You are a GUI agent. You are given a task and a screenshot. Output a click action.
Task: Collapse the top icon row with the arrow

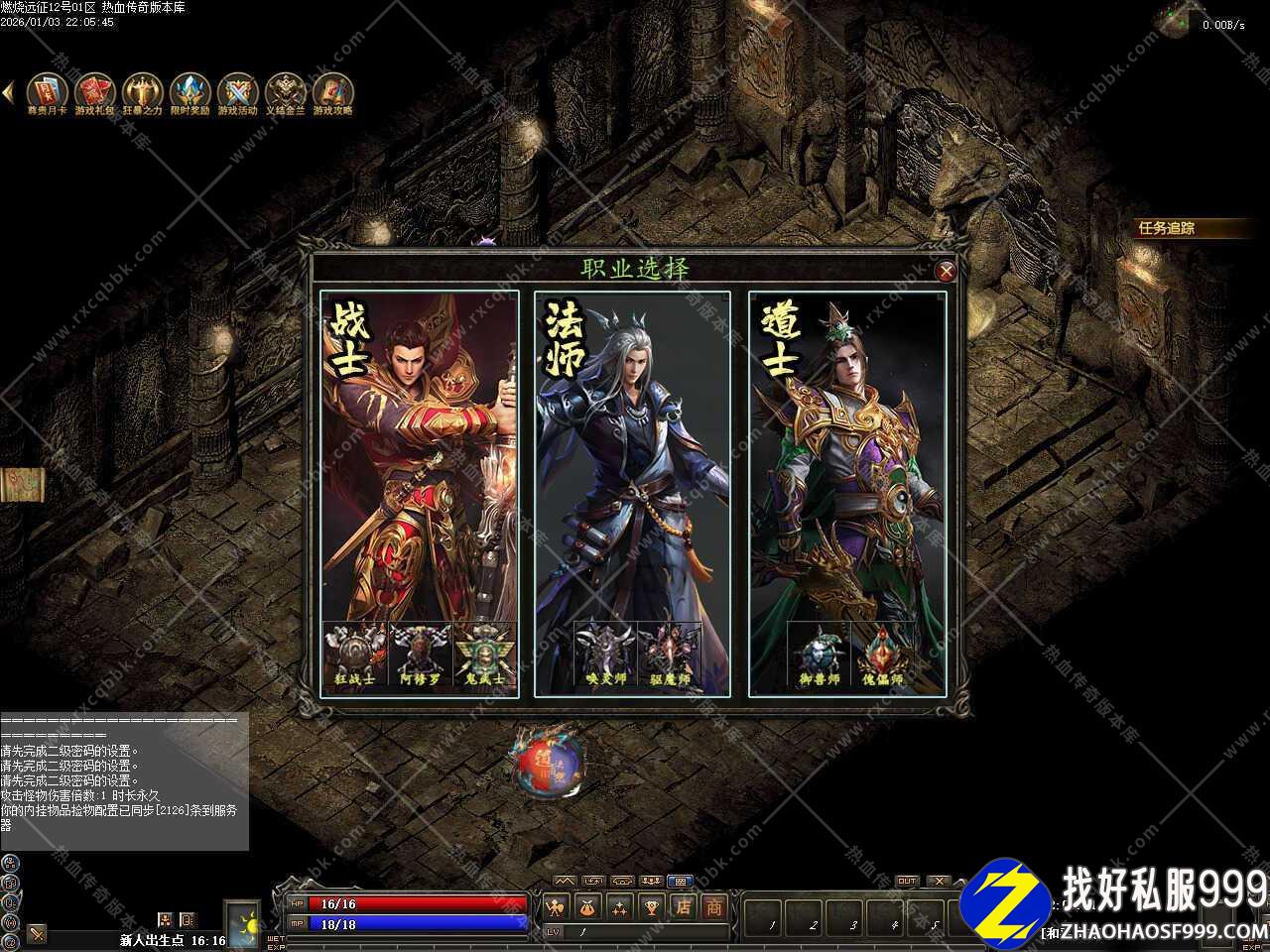click(x=8, y=92)
